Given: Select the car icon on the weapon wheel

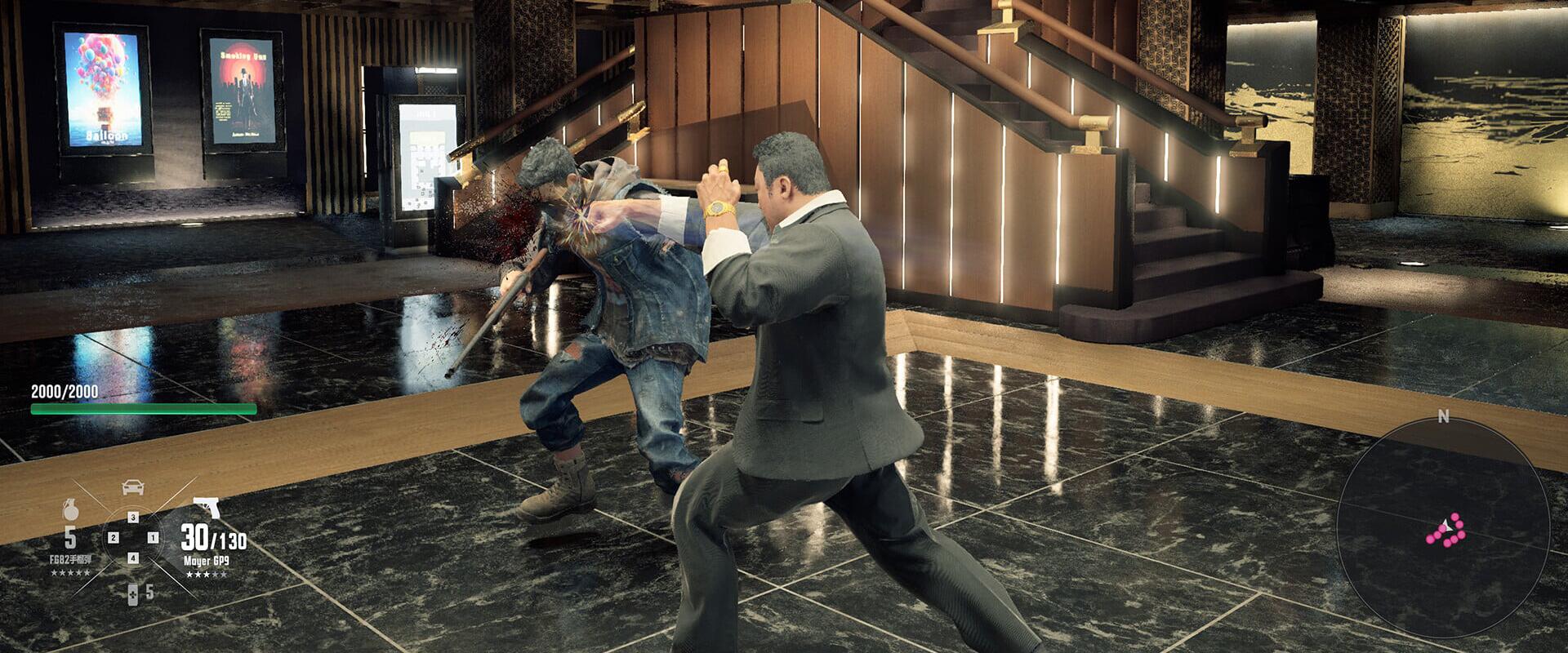Looking at the screenshot, I should click(x=133, y=487).
